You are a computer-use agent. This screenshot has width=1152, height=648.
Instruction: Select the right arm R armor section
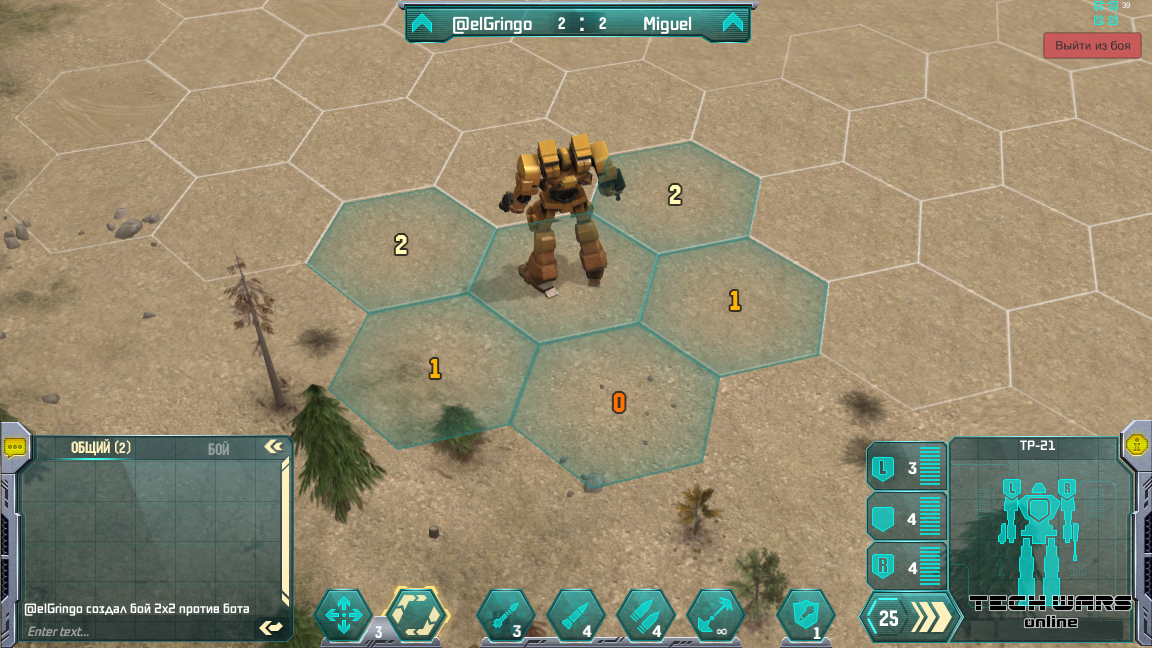tap(906, 568)
